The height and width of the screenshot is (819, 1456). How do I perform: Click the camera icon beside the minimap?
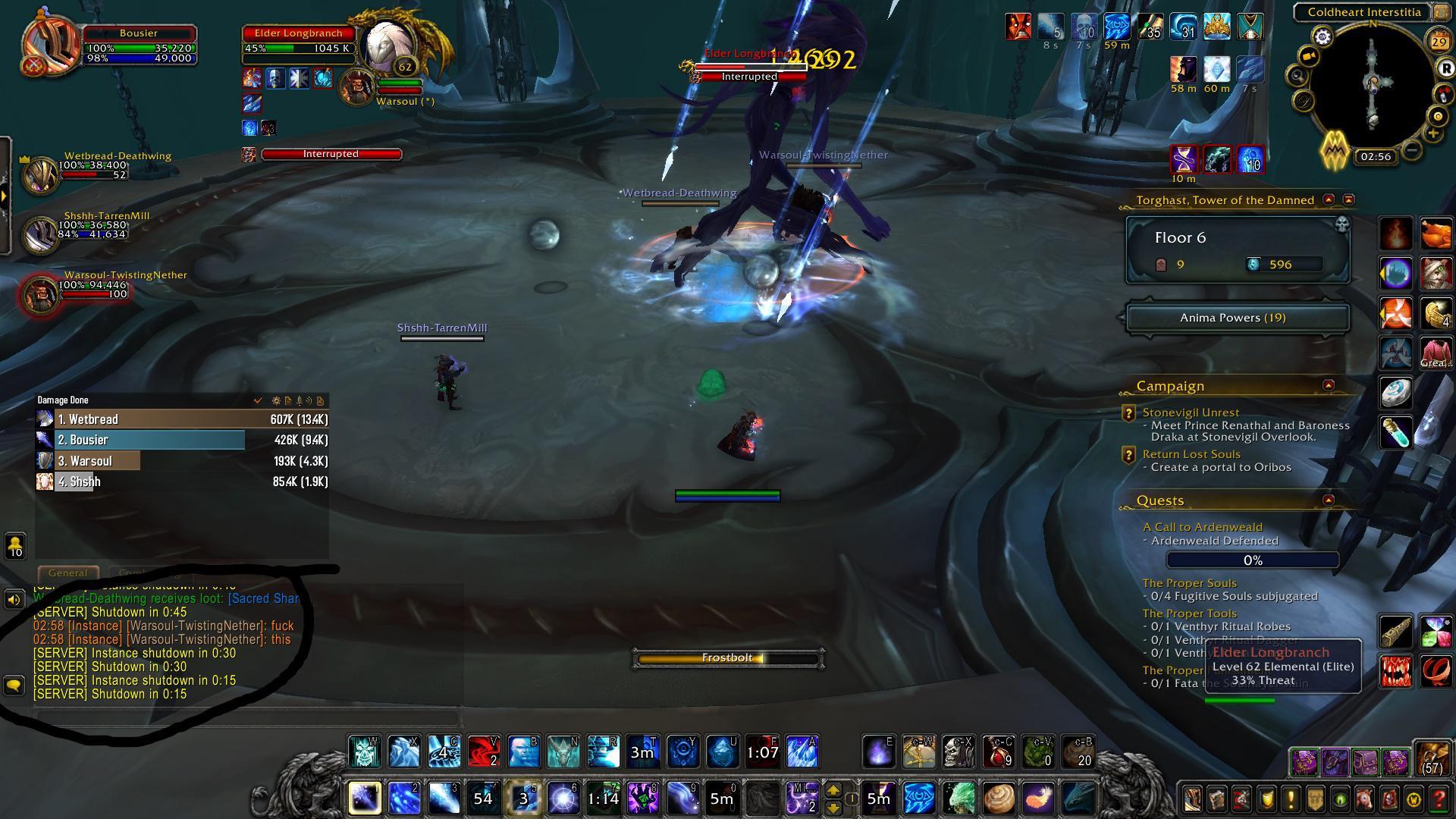(x=1308, y=55)
